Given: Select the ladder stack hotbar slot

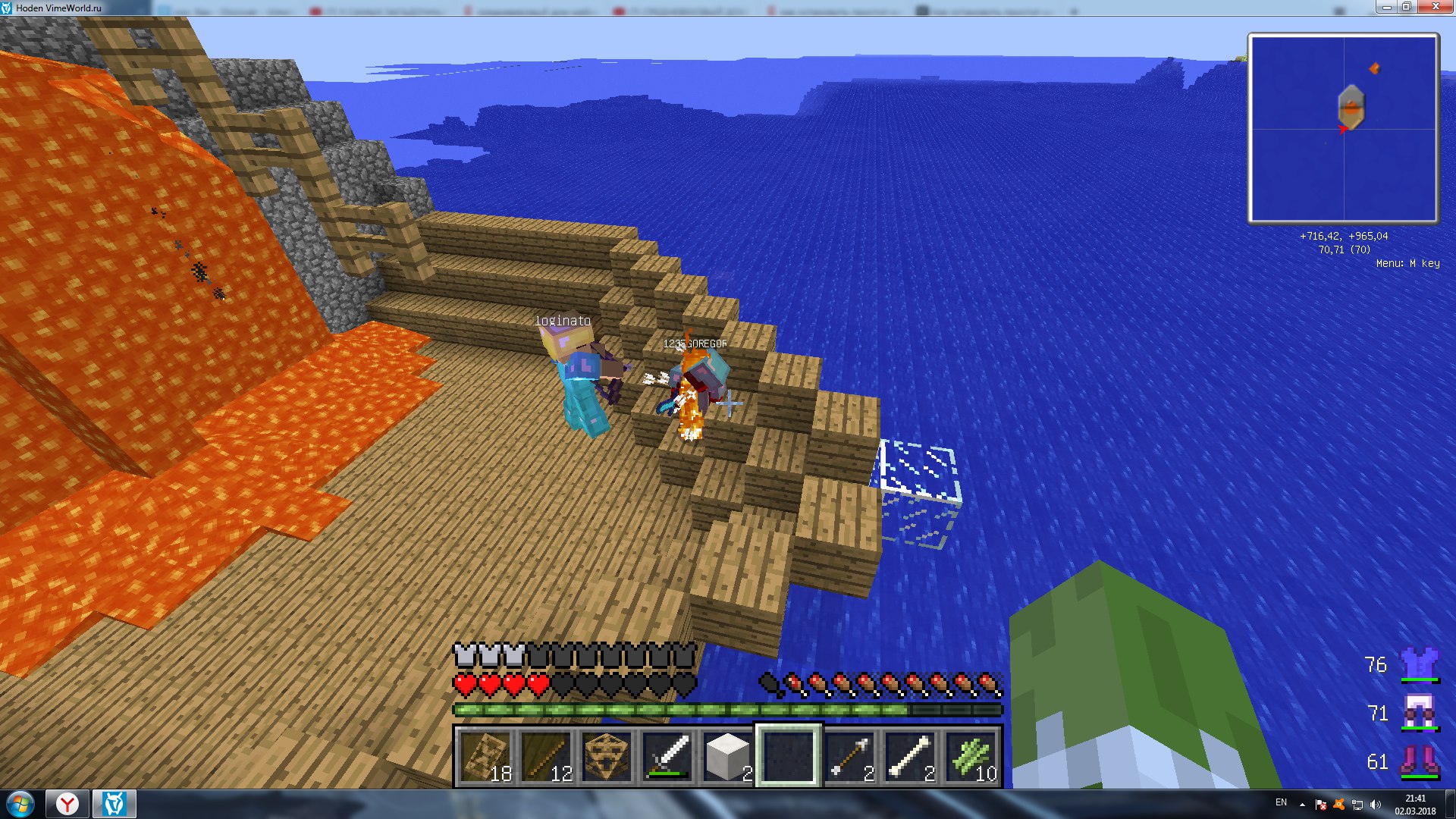Looking at the screenshot, I should click(x=485, y=756).
